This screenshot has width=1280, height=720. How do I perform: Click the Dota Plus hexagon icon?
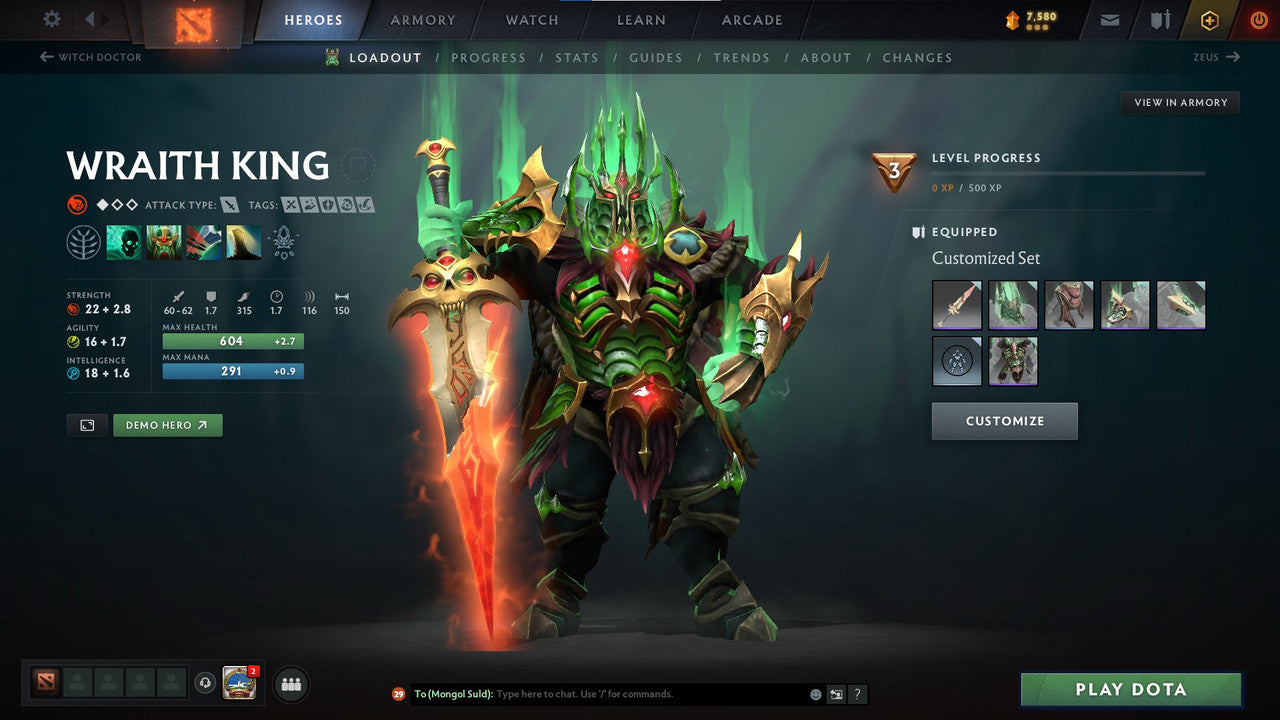[1209, 19]
